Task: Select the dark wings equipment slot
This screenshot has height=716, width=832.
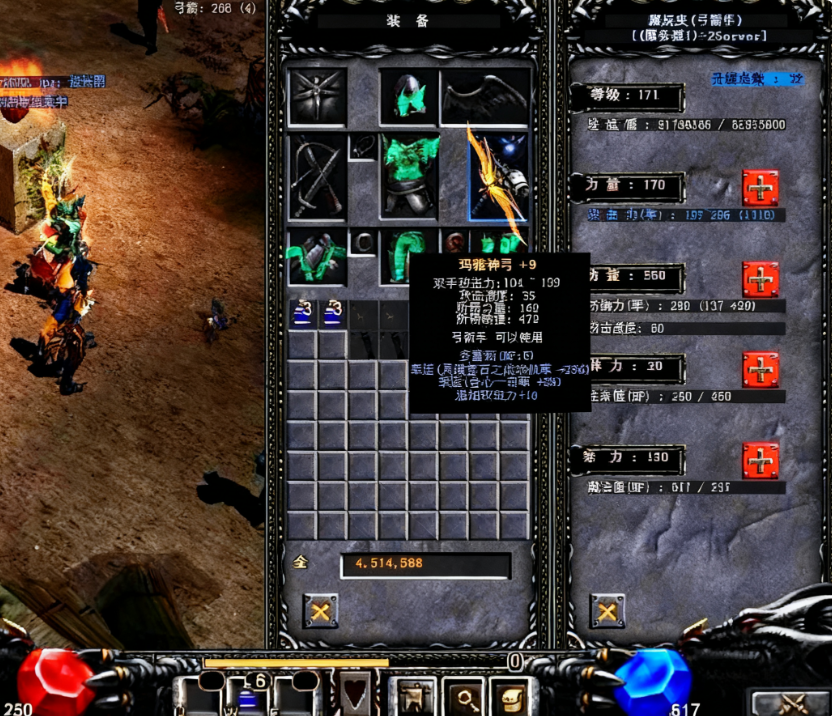Action: tap(485, 97)
